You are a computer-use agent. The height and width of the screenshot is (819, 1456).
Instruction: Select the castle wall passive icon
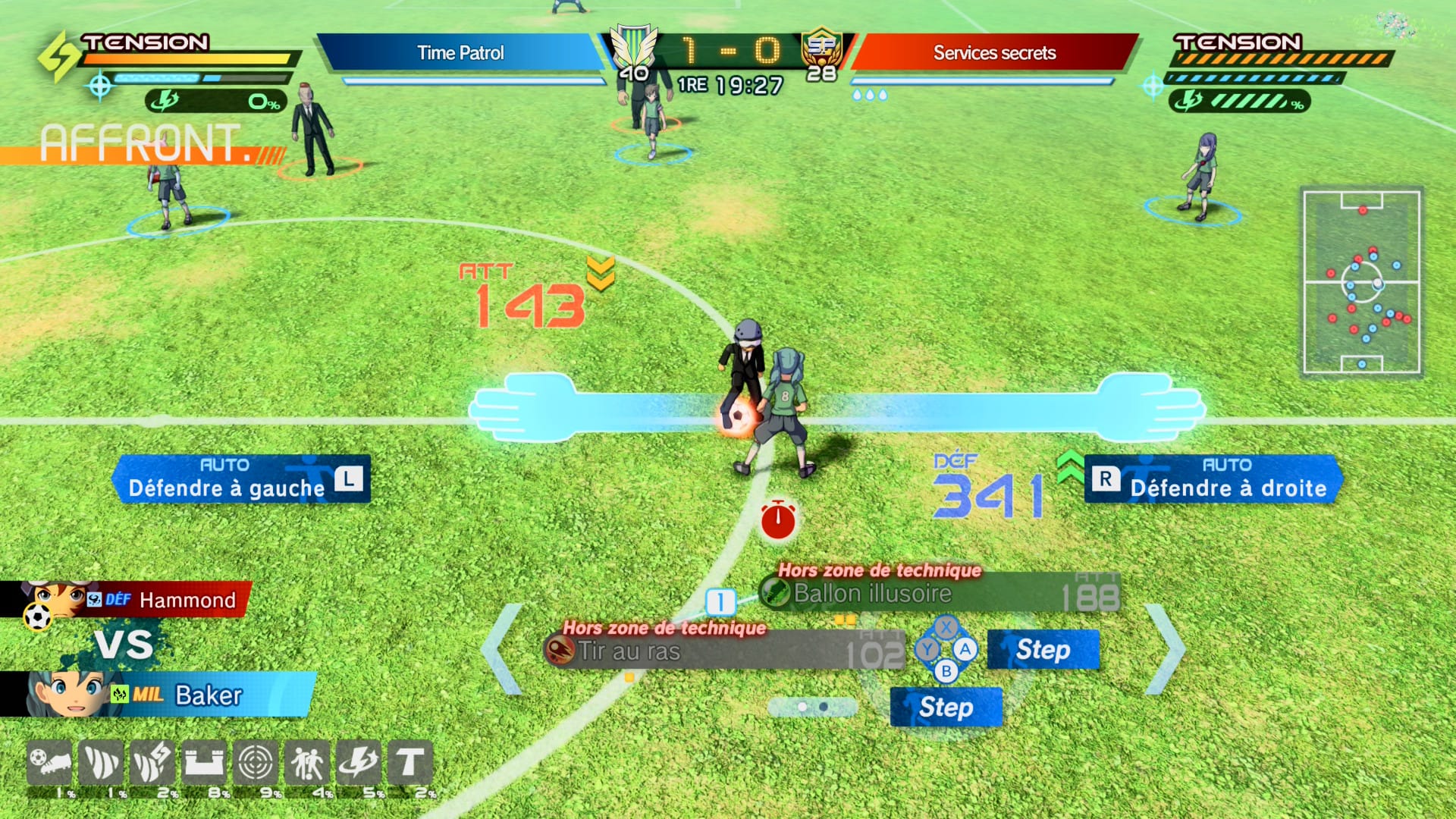[204, 762]
